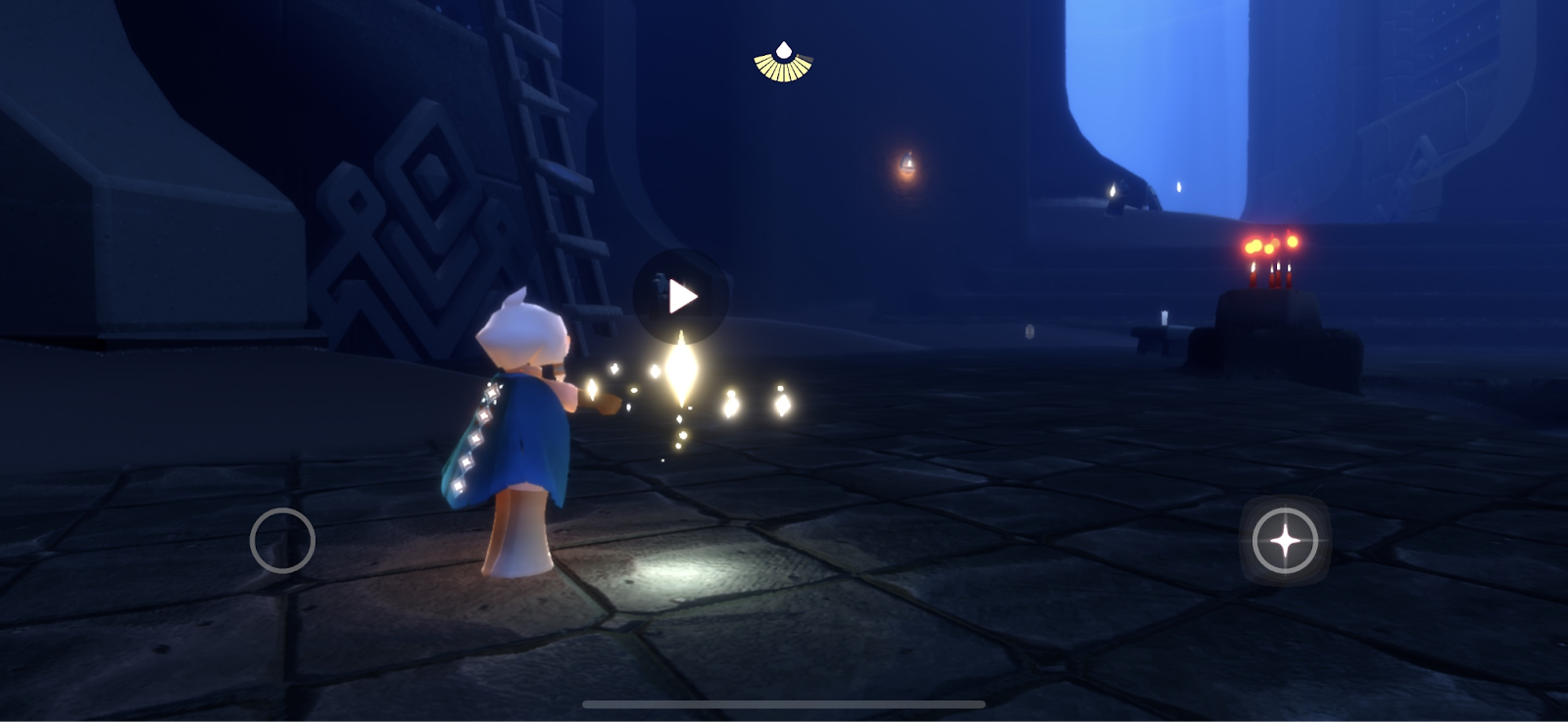Screen dimensions: 1568x722
Task: Touch the hollow circle movement control
Action: pos(282,540)
